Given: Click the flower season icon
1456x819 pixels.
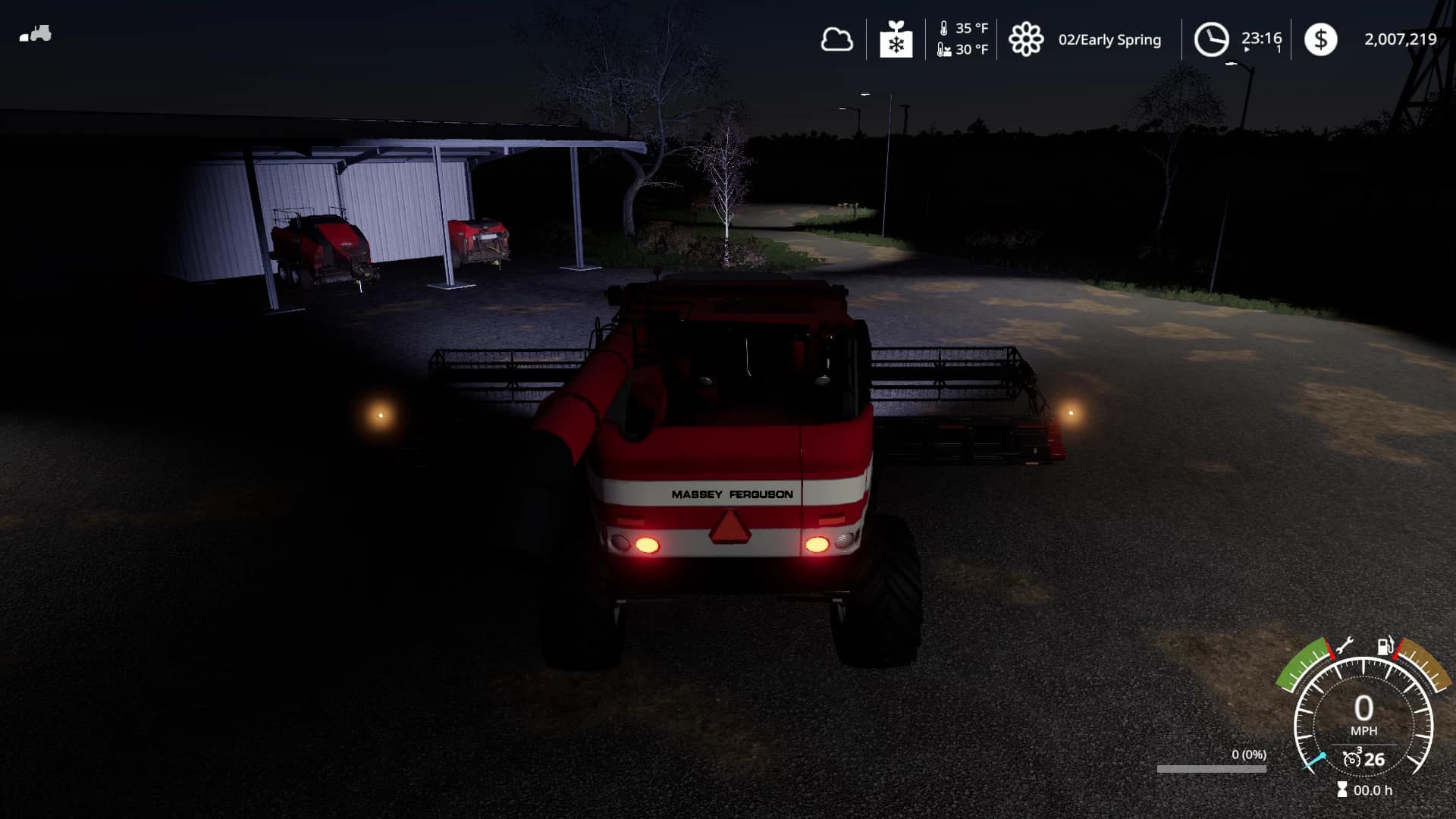Looking at the screenshot, I should click(1025, 39).
